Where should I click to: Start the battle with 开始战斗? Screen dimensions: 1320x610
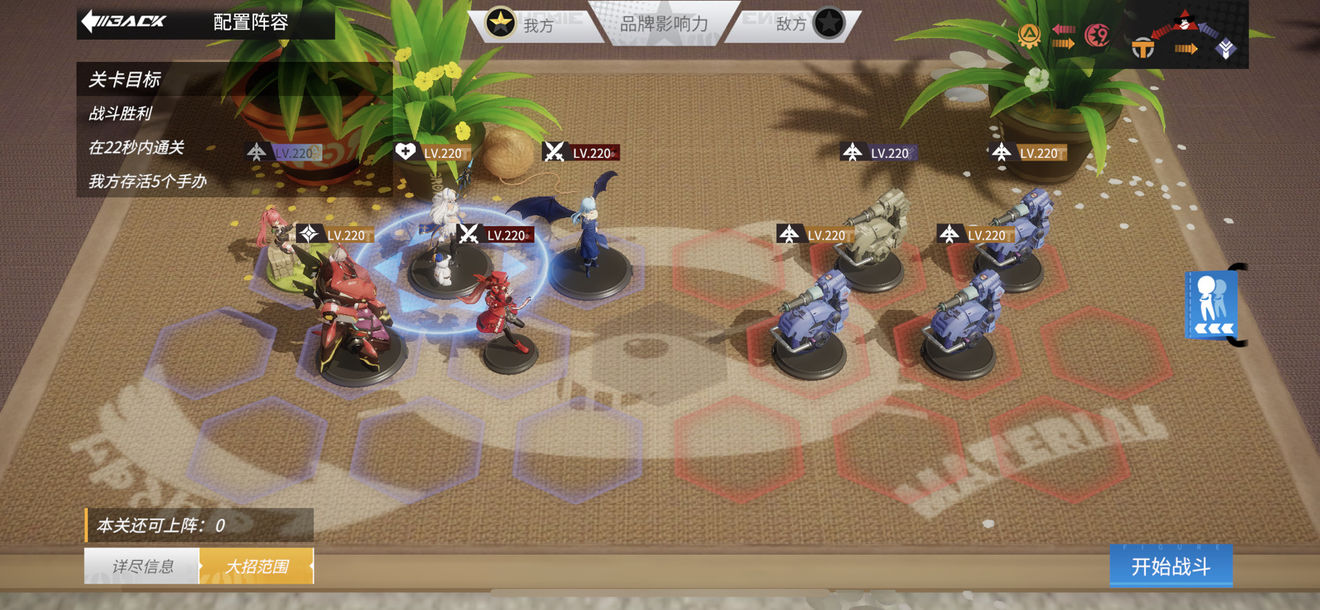(x=1170, y=567)
